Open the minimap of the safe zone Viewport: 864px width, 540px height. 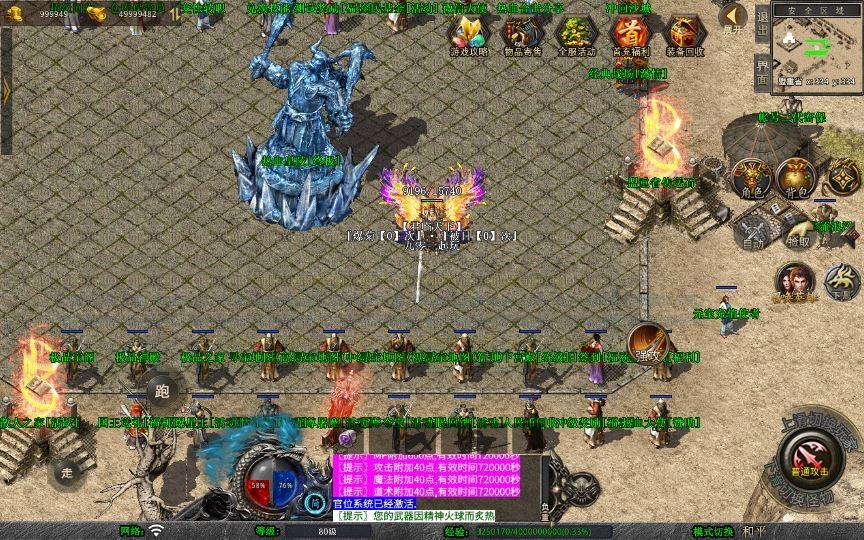tap(817, 48)
